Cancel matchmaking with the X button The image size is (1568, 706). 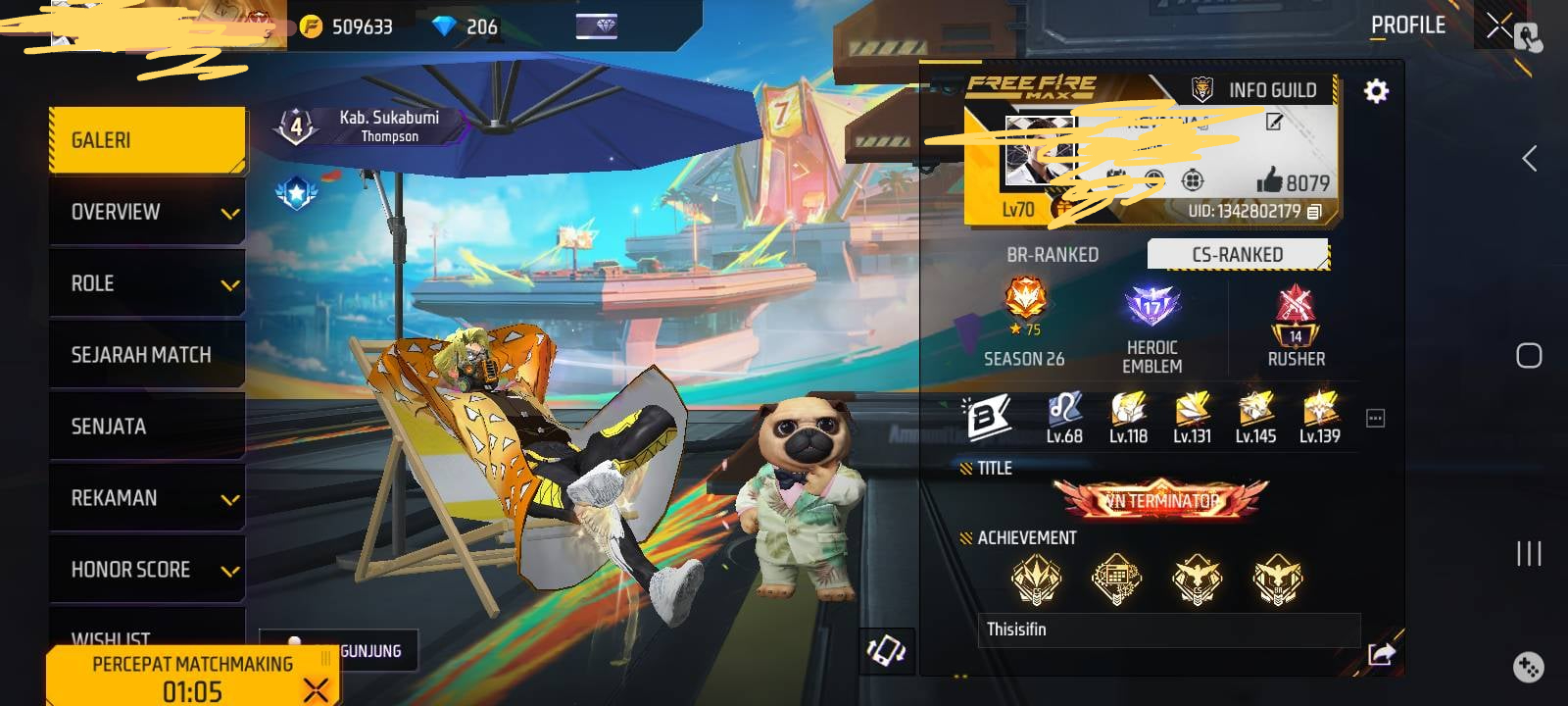pos(316,688)
